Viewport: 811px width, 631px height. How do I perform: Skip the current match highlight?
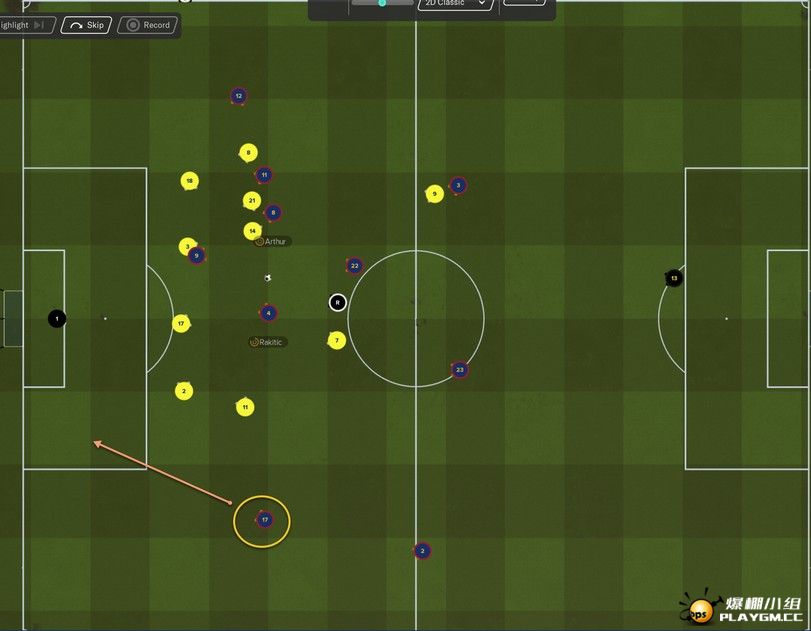point(86,25)
